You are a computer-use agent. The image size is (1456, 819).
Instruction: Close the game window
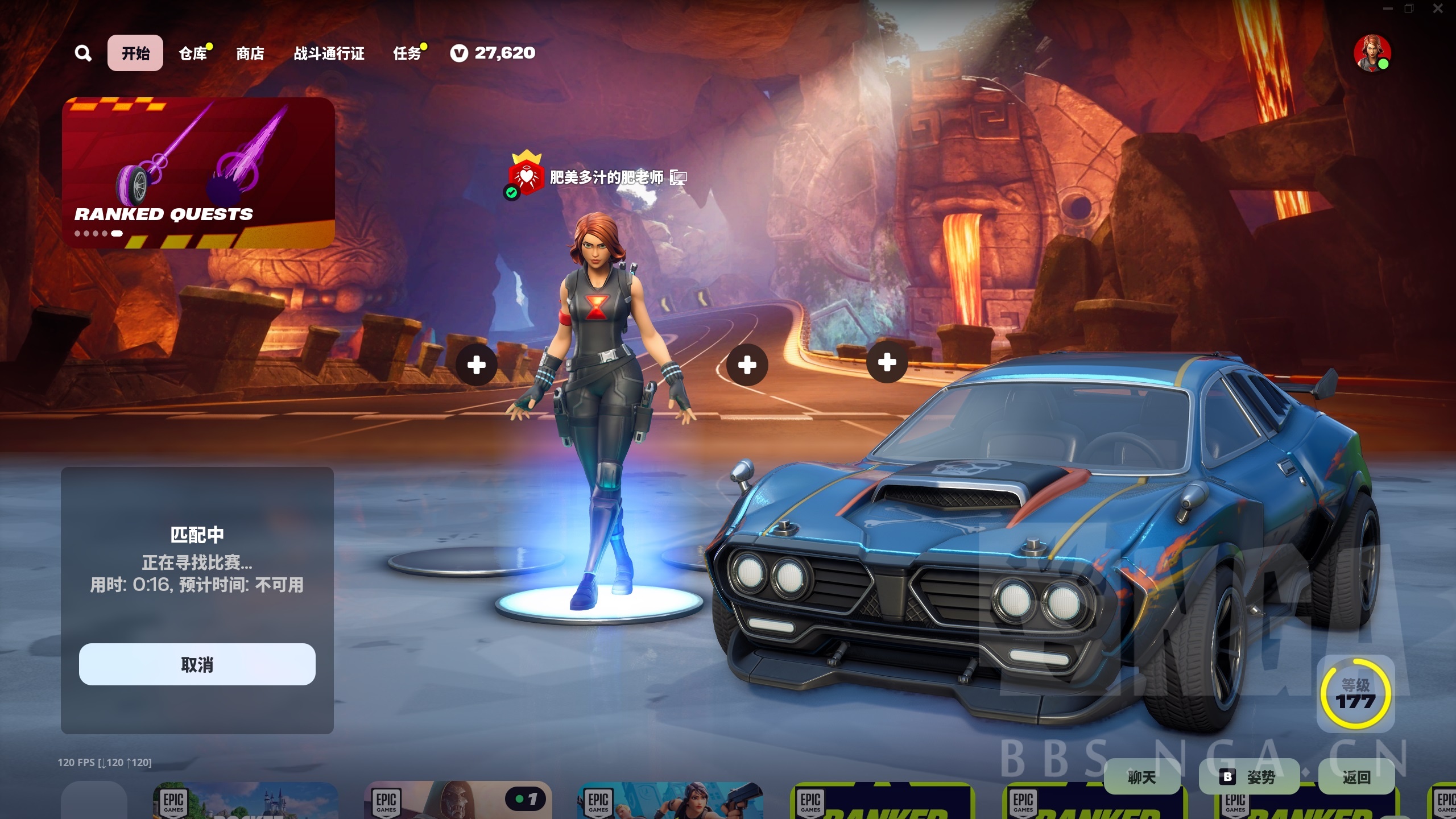[x=1438, y=9]
